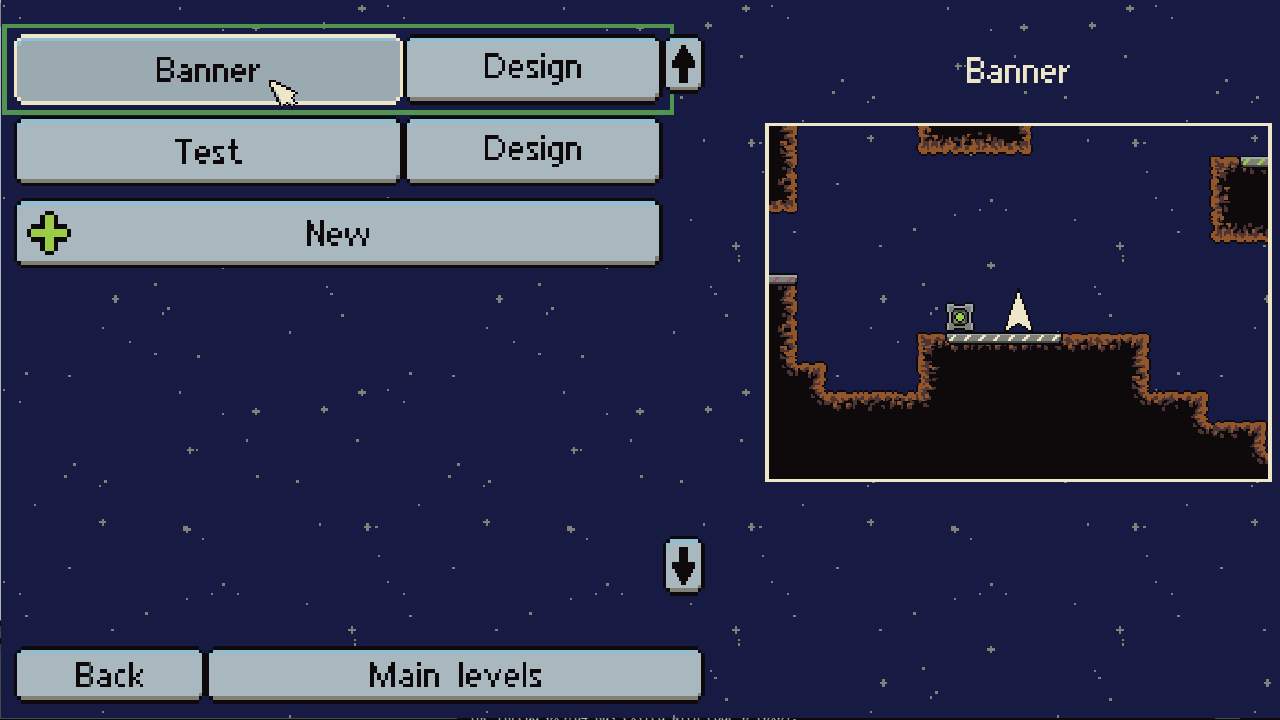This screenshot has height=720, width=1280.
Task: Click the Banner title above the preview
Action: pyautogui.click(x=1016, y=71)
